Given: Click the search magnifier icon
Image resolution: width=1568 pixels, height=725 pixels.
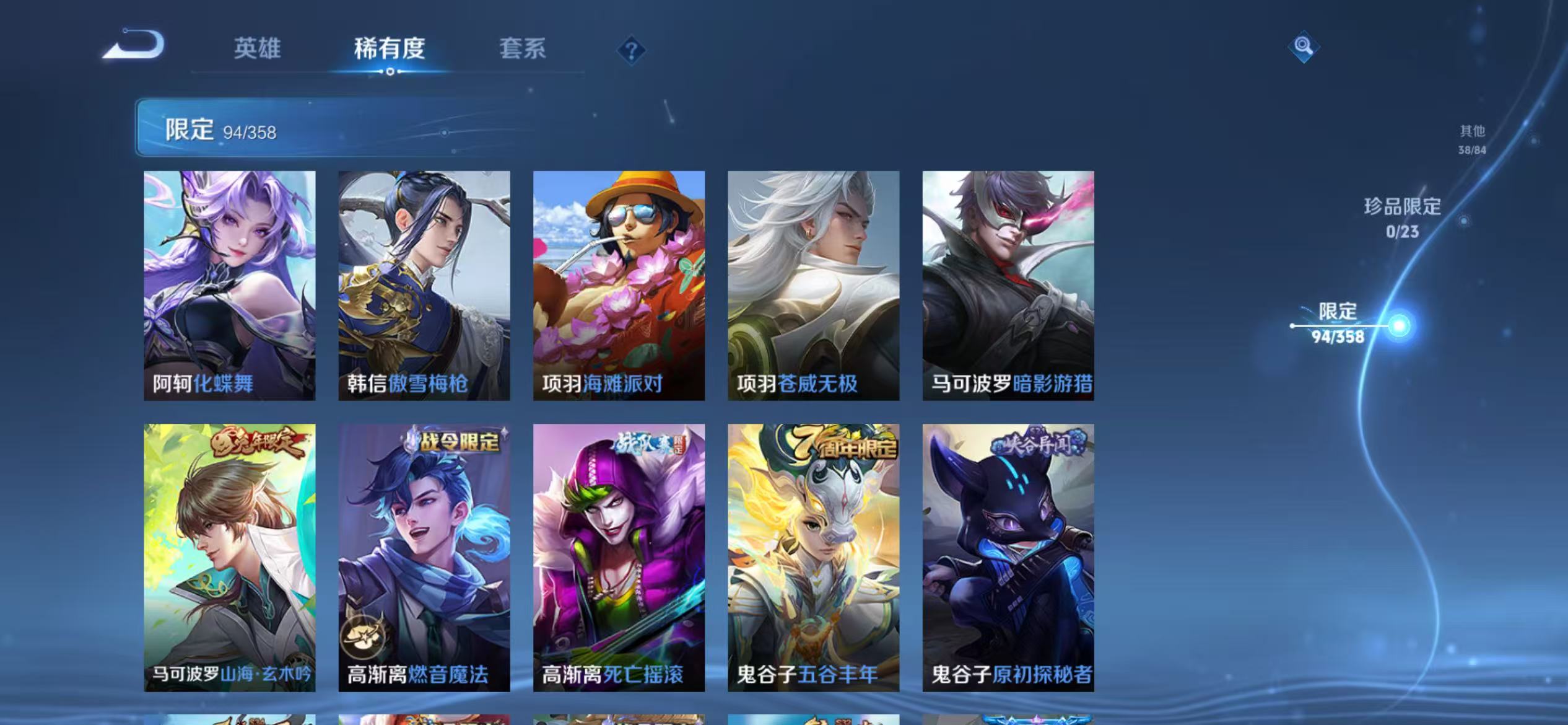Looking at the screenshot, I should [1302, 46].
